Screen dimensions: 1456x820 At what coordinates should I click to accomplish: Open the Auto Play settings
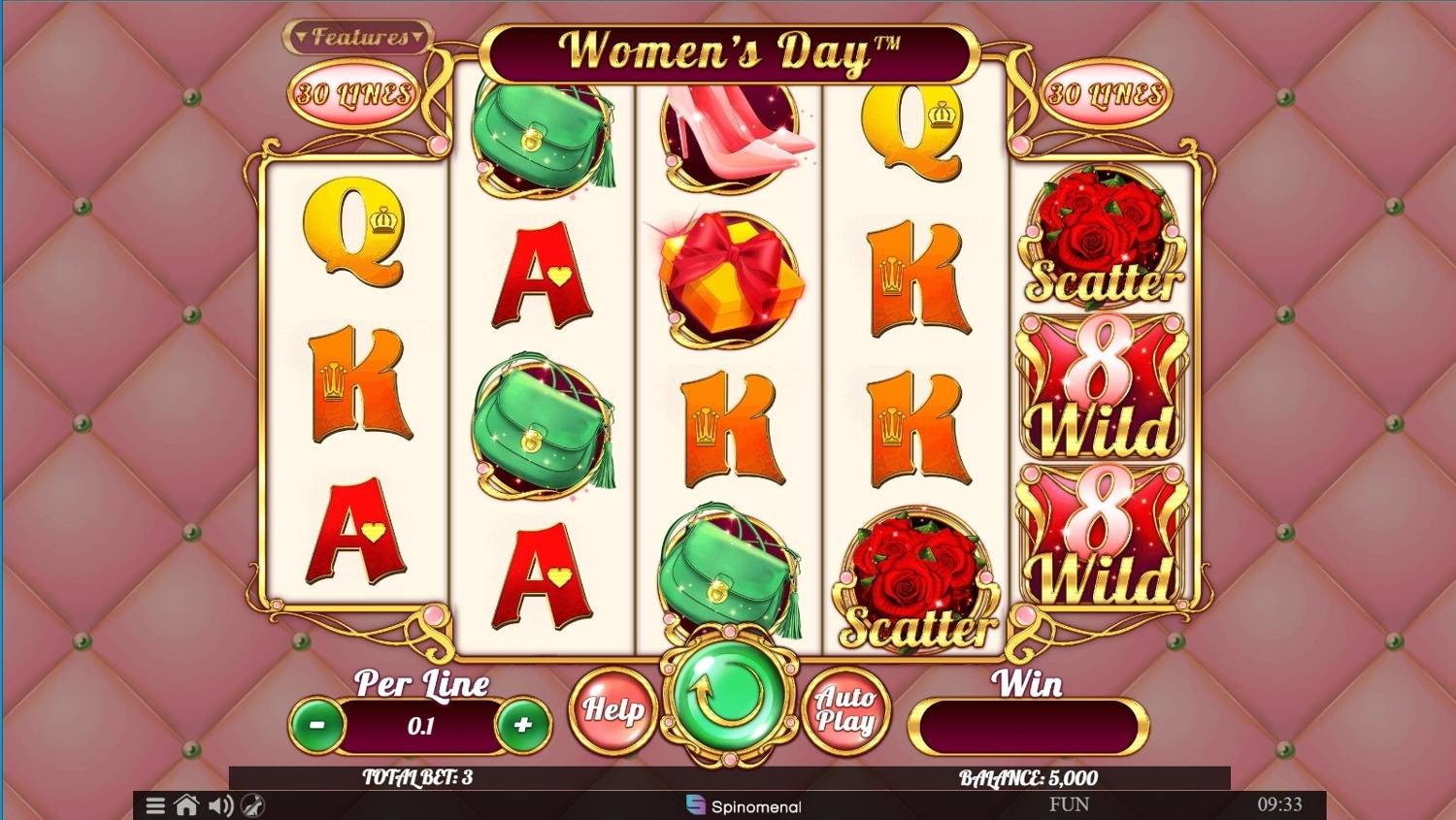click(847, 710)
